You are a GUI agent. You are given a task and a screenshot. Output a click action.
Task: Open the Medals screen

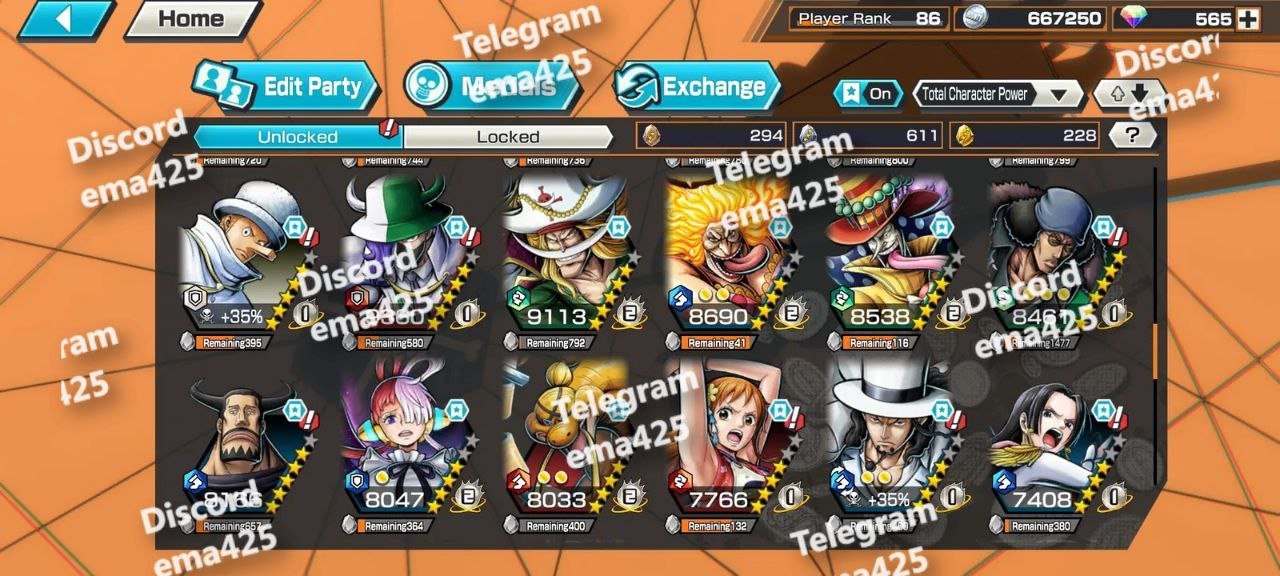[x=494, y=87]
